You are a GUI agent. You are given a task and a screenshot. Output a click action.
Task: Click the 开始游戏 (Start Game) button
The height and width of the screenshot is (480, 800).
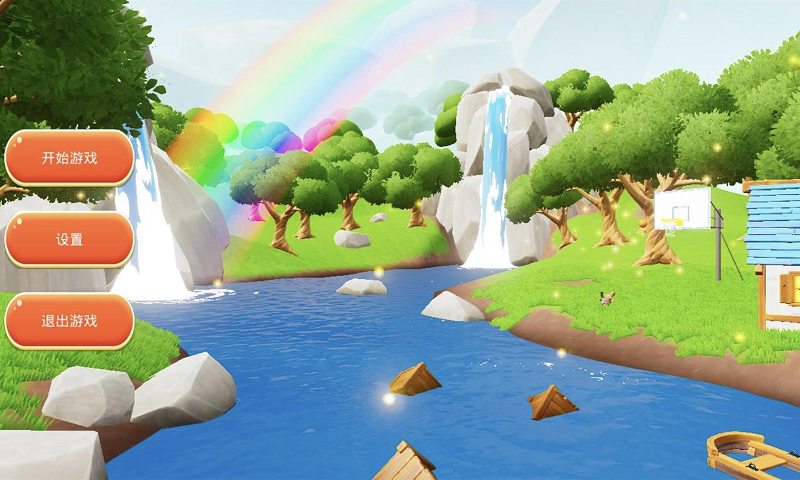click(69, 158)
